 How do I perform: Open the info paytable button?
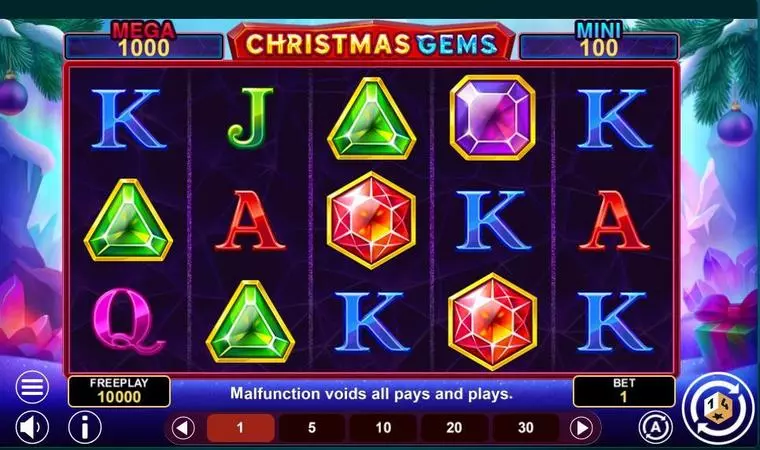pos(85,428)
